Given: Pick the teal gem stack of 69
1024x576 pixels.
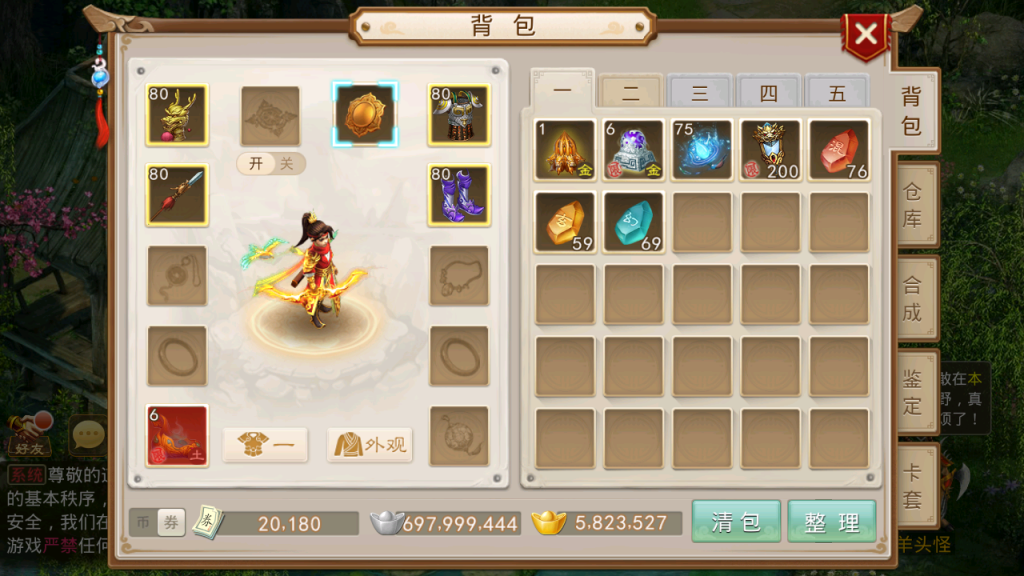Looking at the screenshot, I should (633, 222).
